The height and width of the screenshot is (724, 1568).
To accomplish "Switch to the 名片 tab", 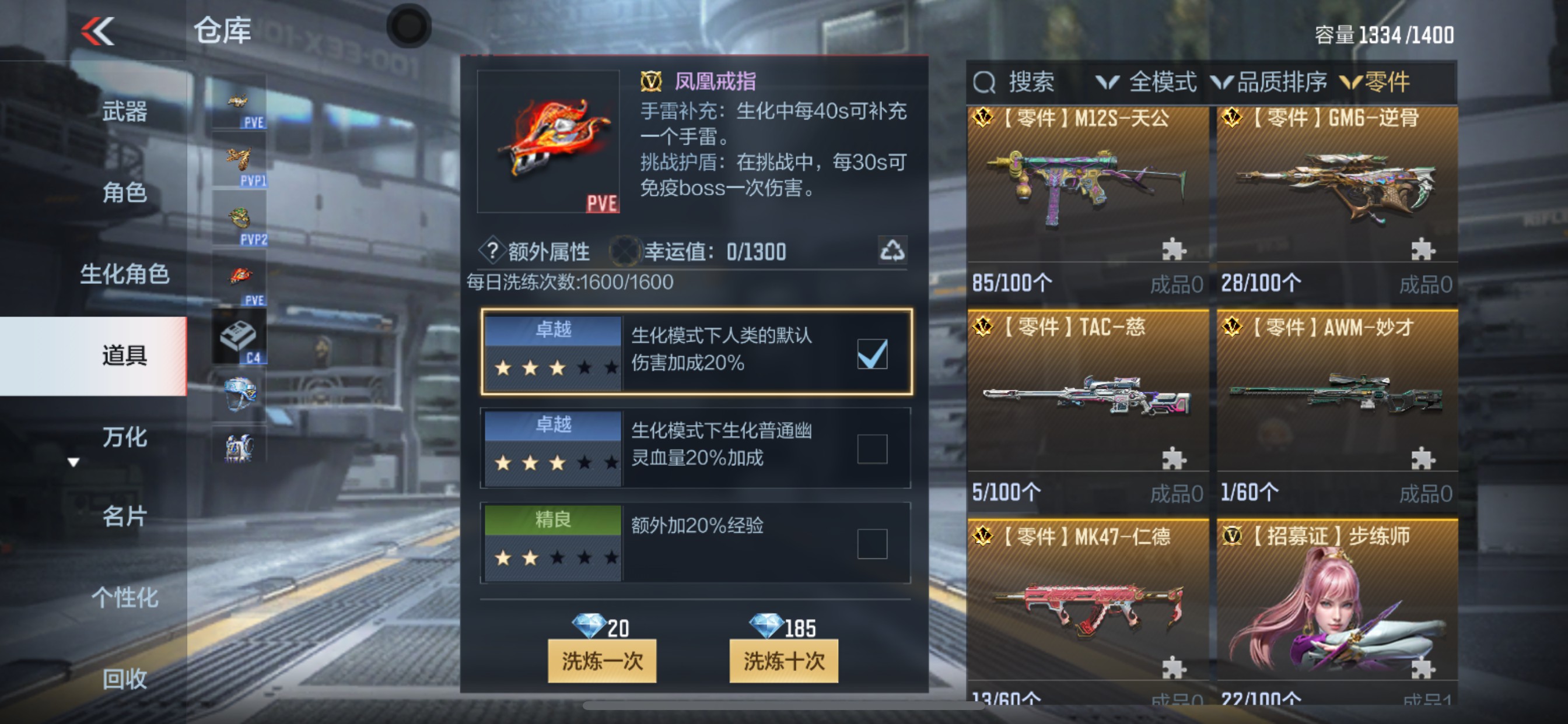I will [125, 518].
